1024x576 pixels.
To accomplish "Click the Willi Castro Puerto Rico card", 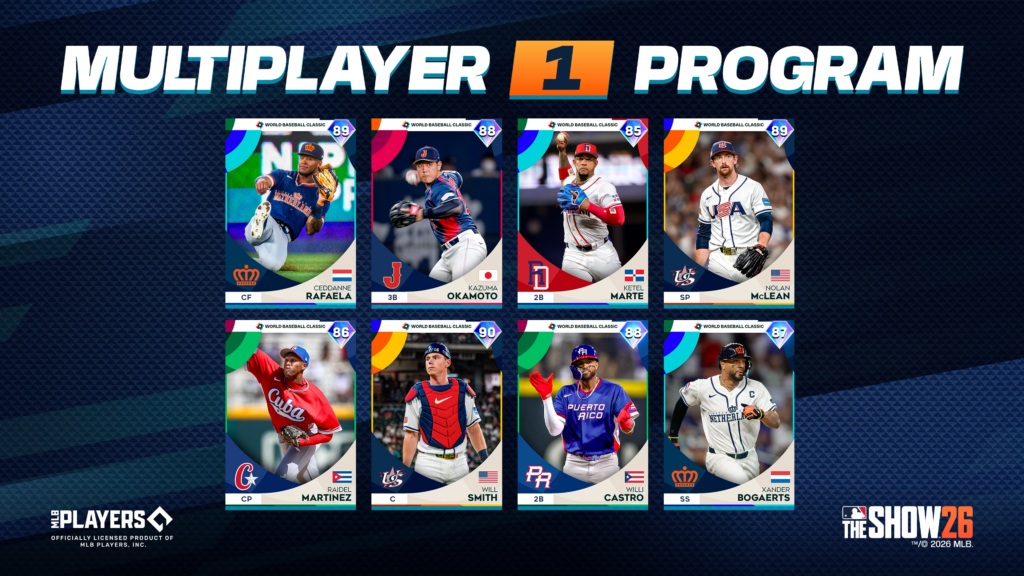I will [582, 414].
